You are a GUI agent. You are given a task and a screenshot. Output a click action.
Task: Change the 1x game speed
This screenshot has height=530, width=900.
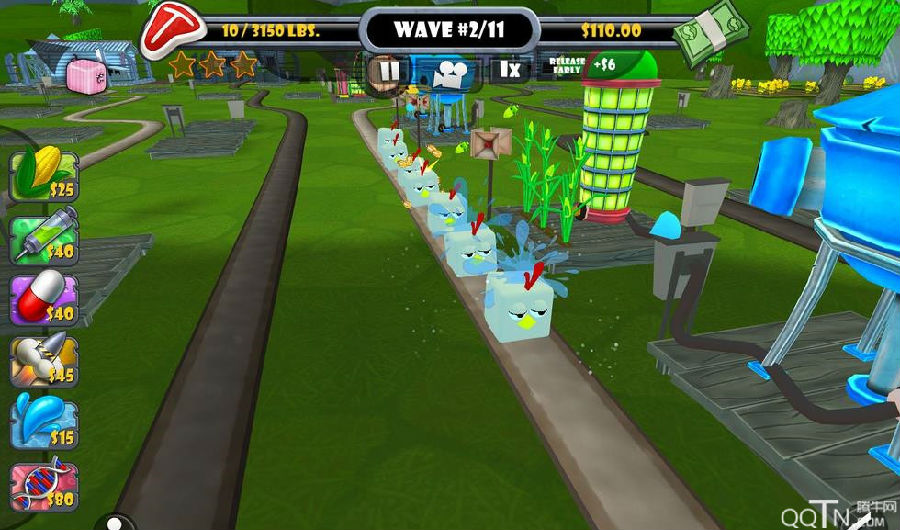(x=510, y=69)
